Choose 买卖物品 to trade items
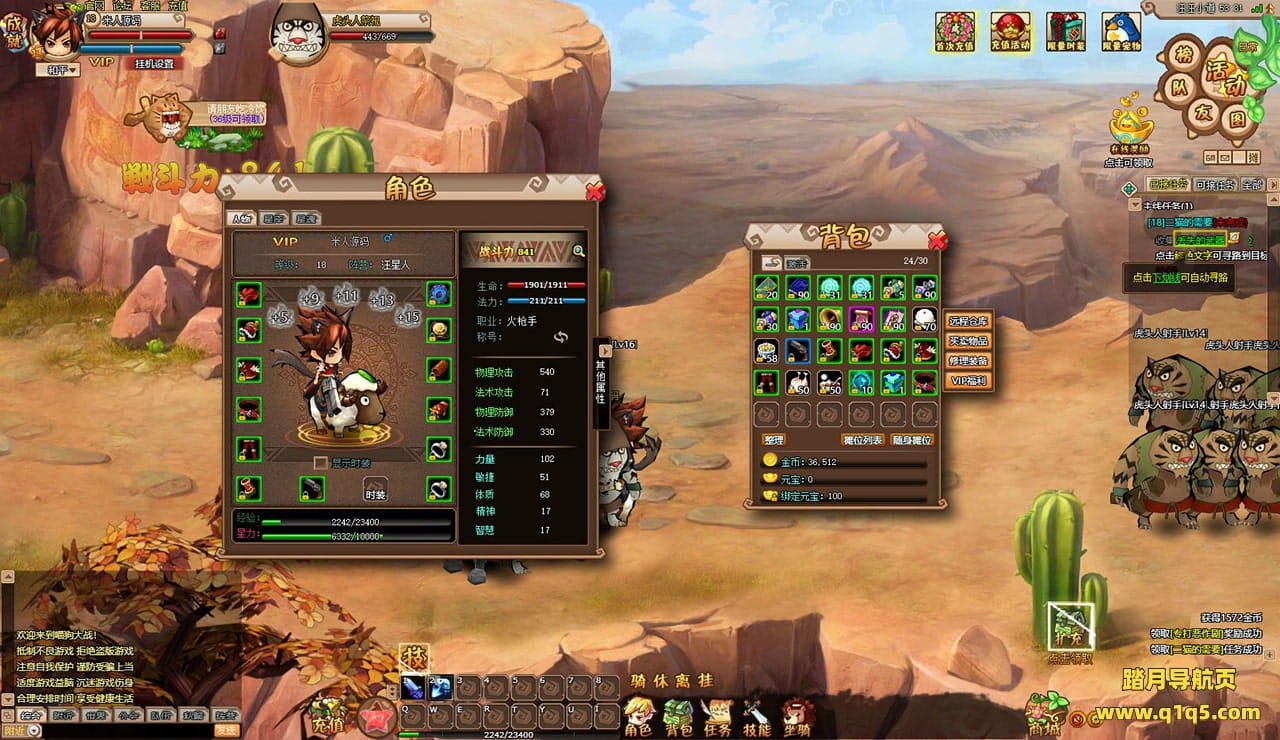 (x=968, y=341)
